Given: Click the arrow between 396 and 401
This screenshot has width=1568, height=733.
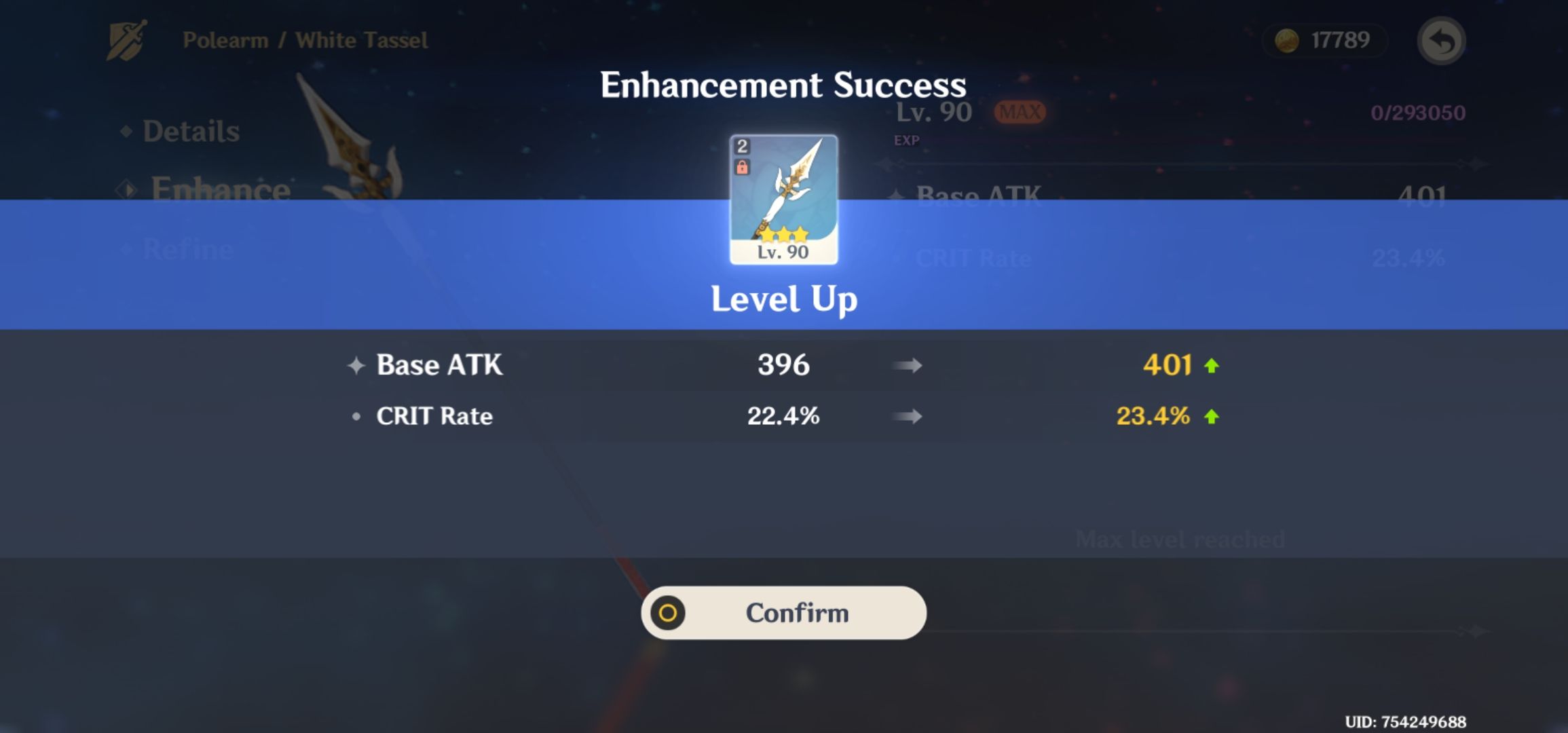Looking at the screenshot, I should [906, 364].
